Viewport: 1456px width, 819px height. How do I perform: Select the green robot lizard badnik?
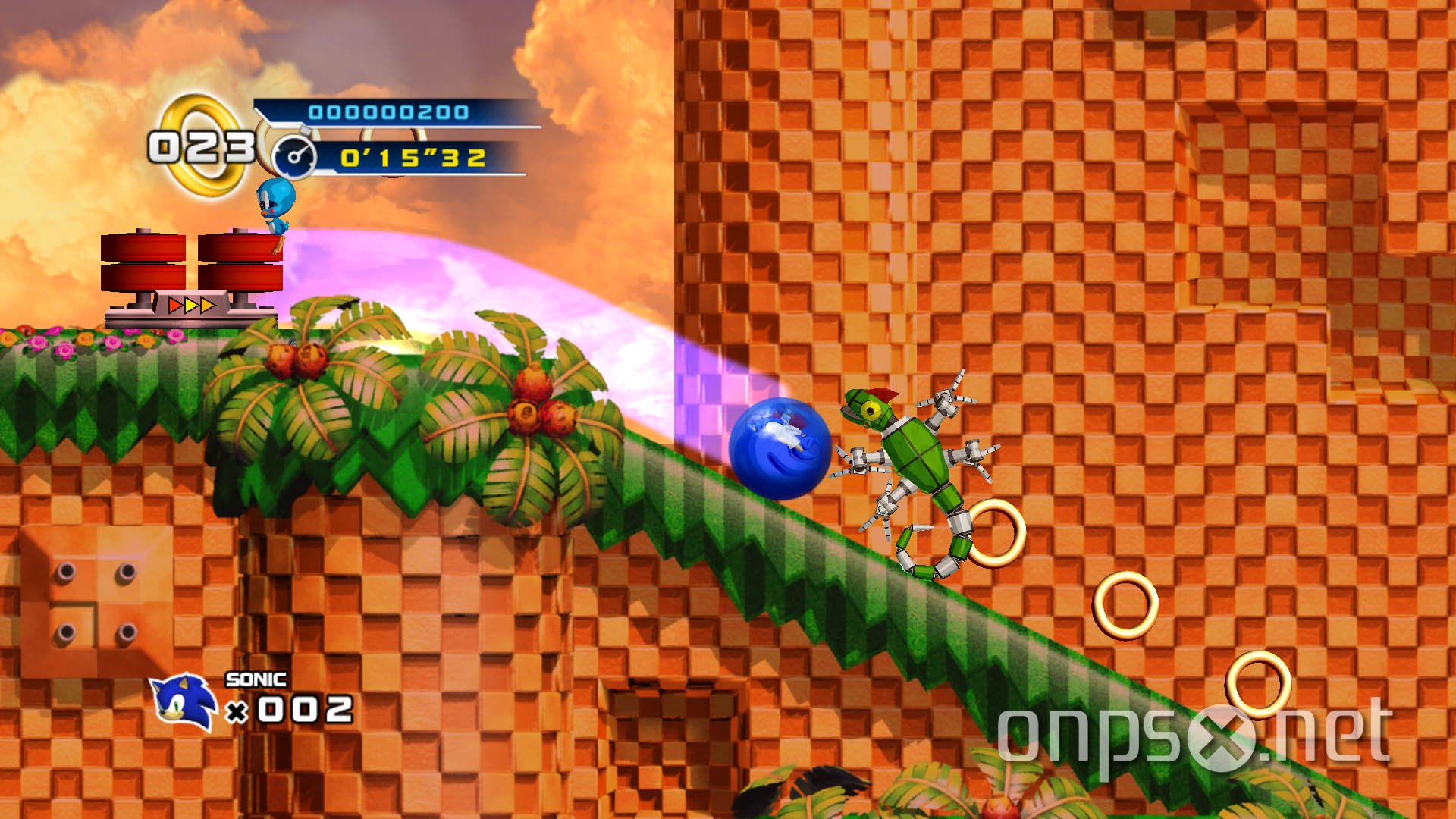[x=918, y=455]
